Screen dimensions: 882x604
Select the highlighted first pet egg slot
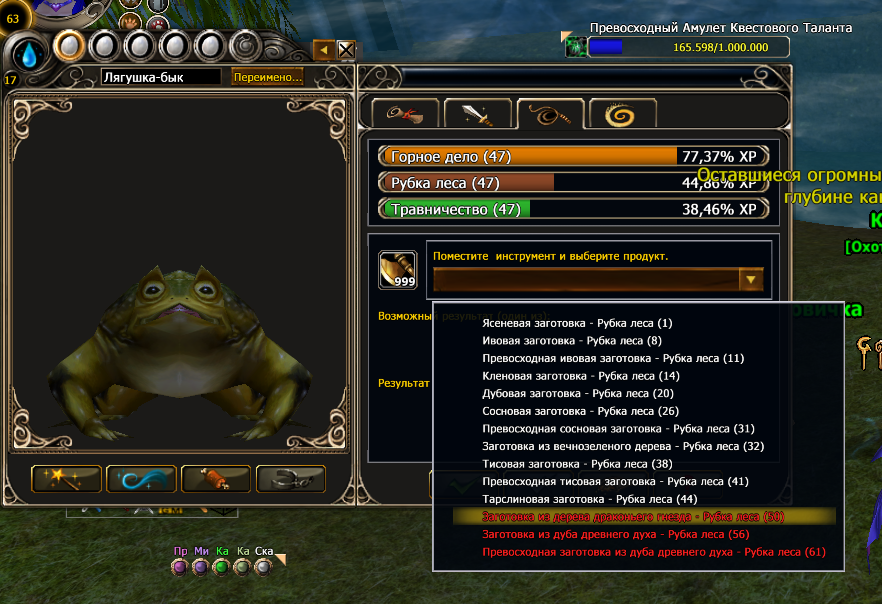(x=68, y=45)
